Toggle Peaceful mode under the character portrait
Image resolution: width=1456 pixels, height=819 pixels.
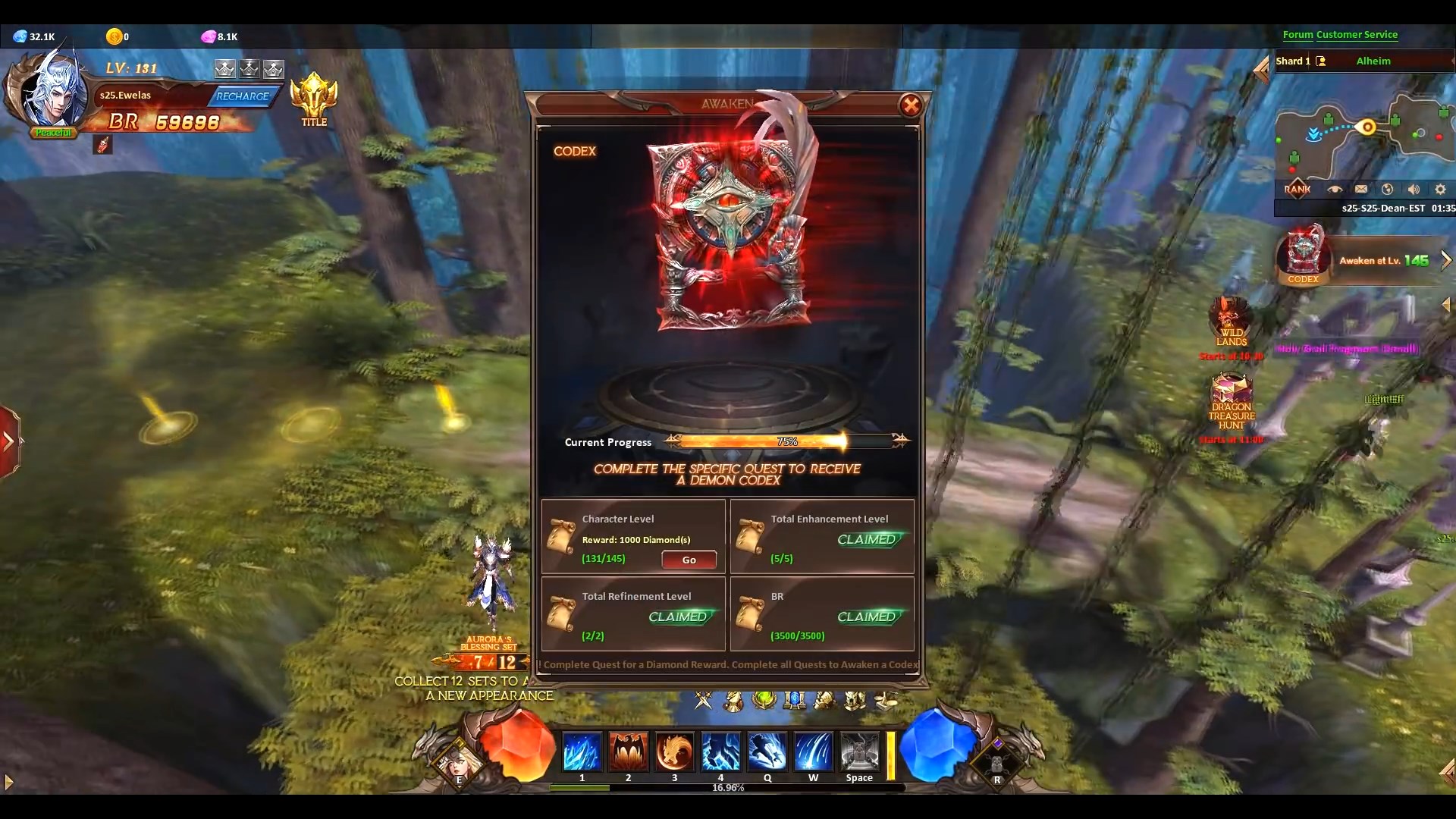[x=53, y=132]
